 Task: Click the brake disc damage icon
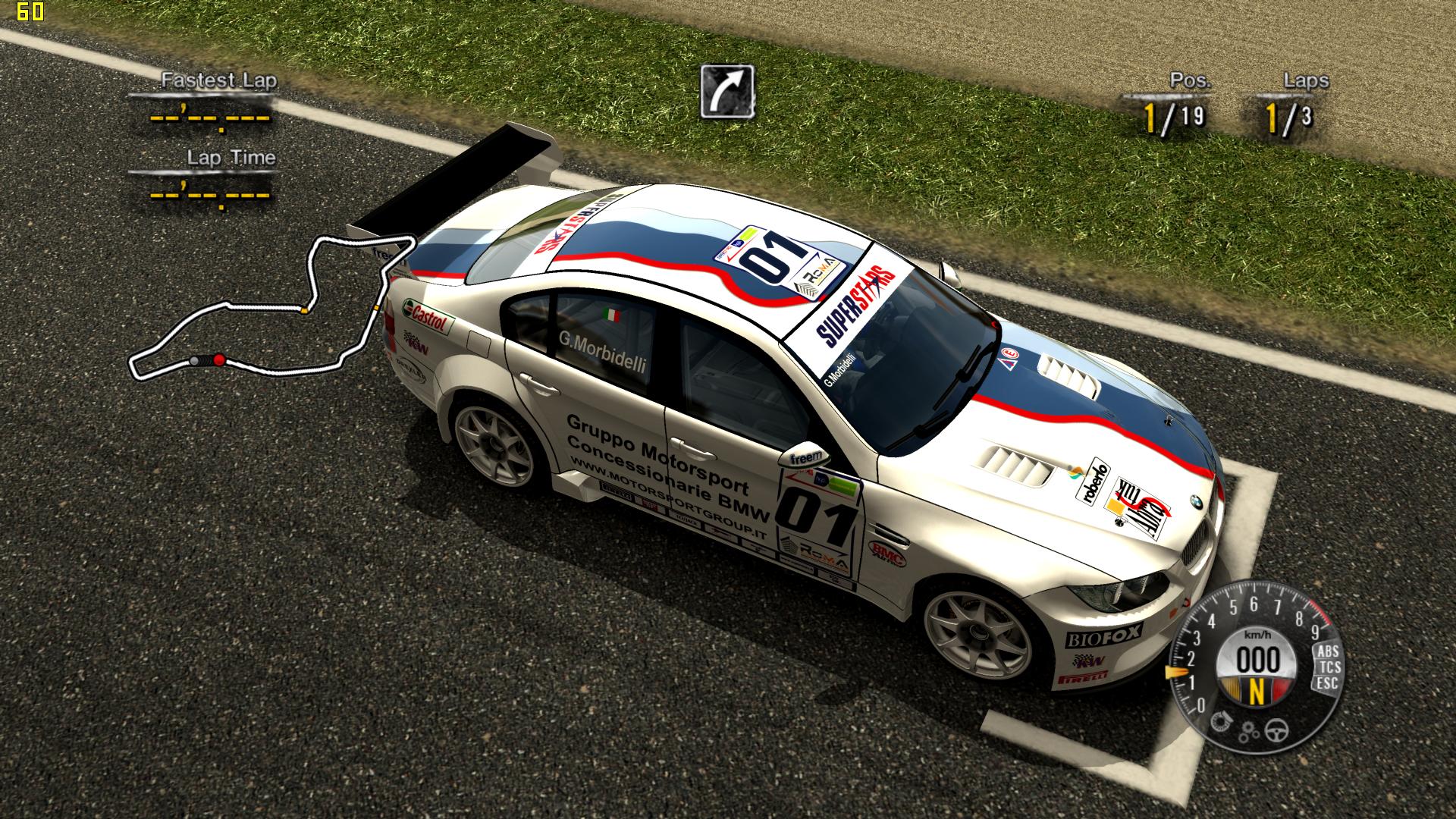click(x=1219, y=720)
